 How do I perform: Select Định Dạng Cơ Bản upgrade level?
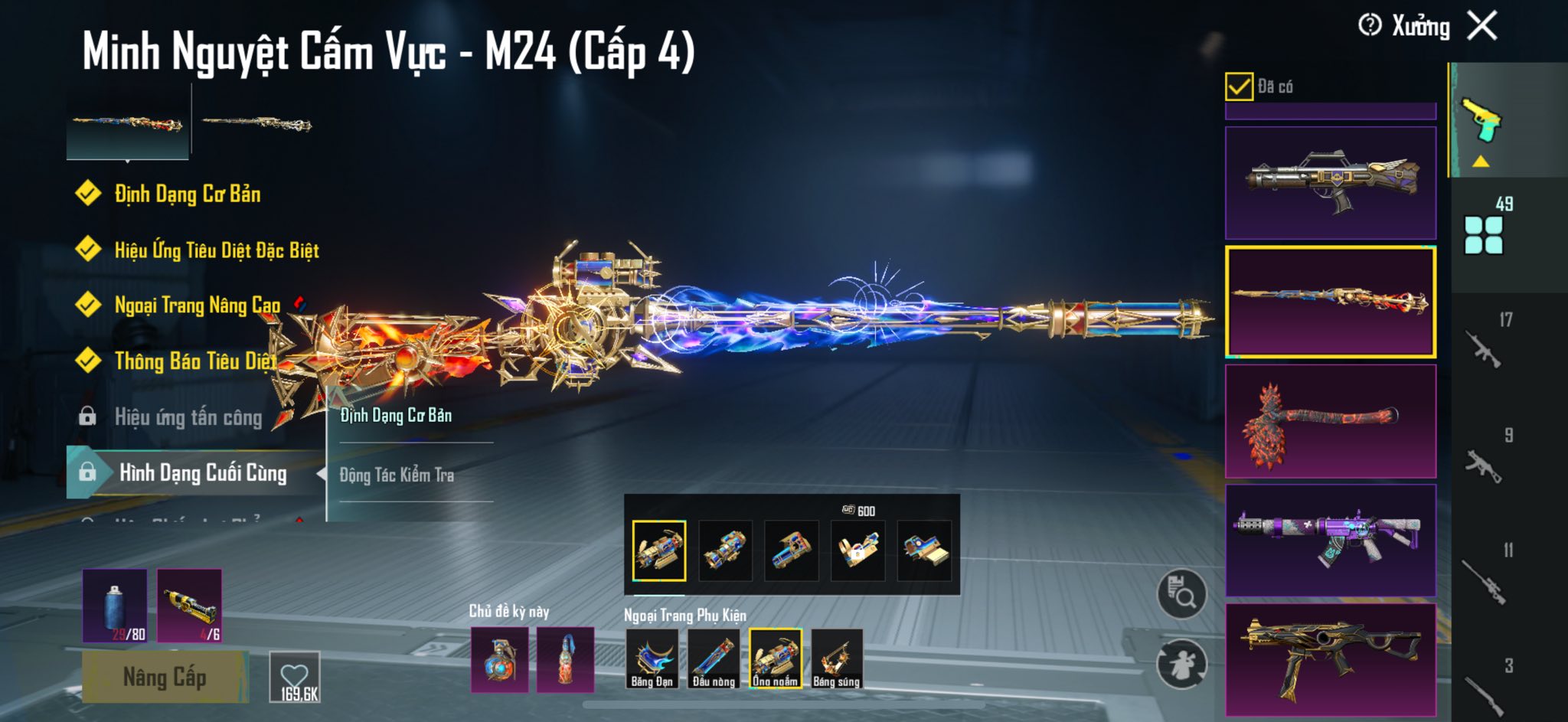pyautogui.click(x=188, y=194)
